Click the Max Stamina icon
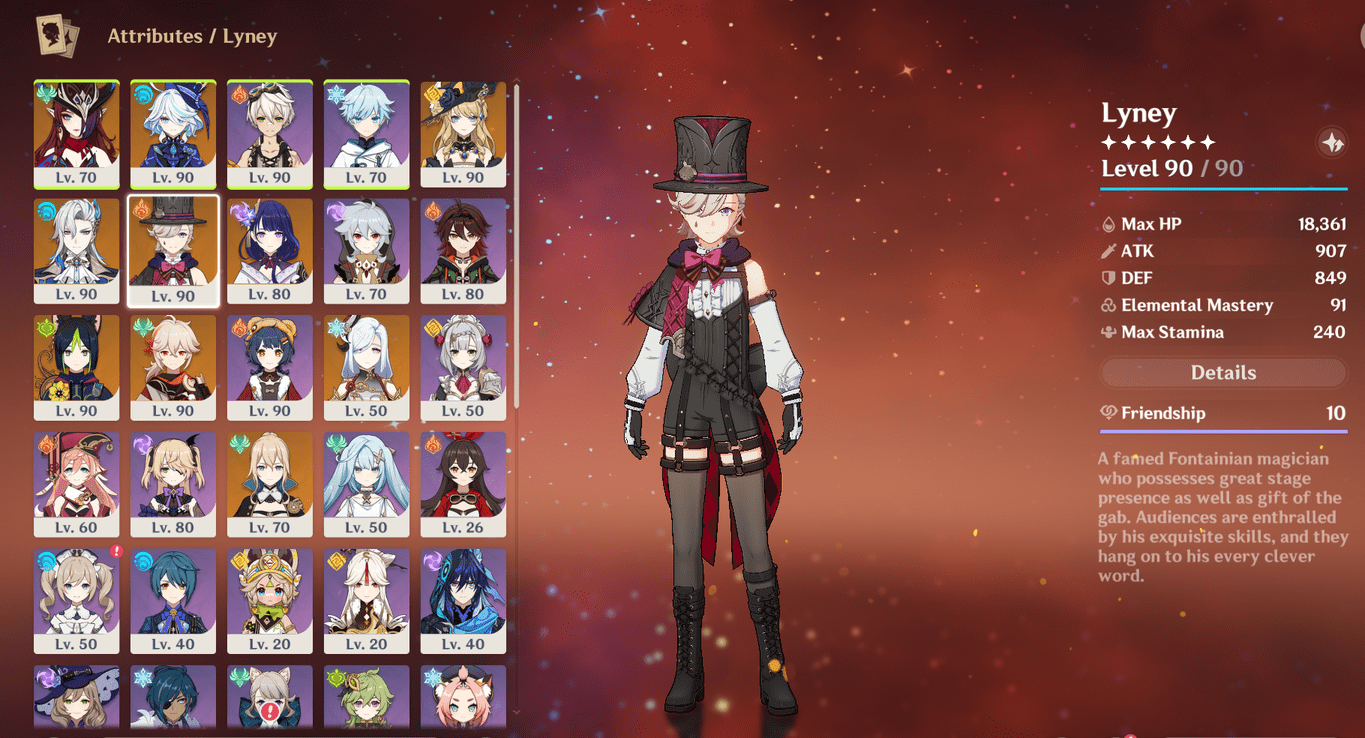Screen dimensions: 1365x738 point(1110,331)
